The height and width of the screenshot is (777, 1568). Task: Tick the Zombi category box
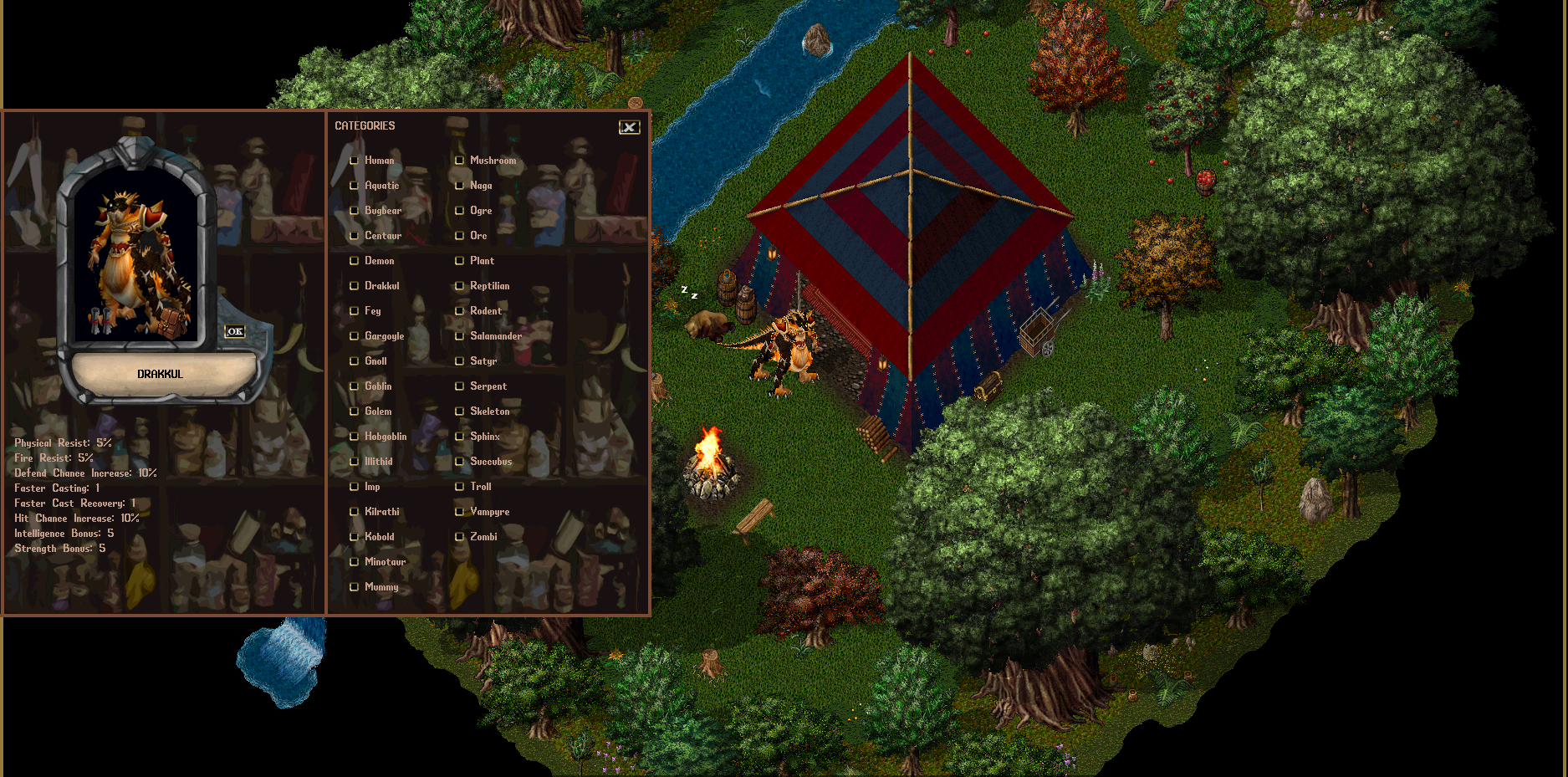click(460, 537)
